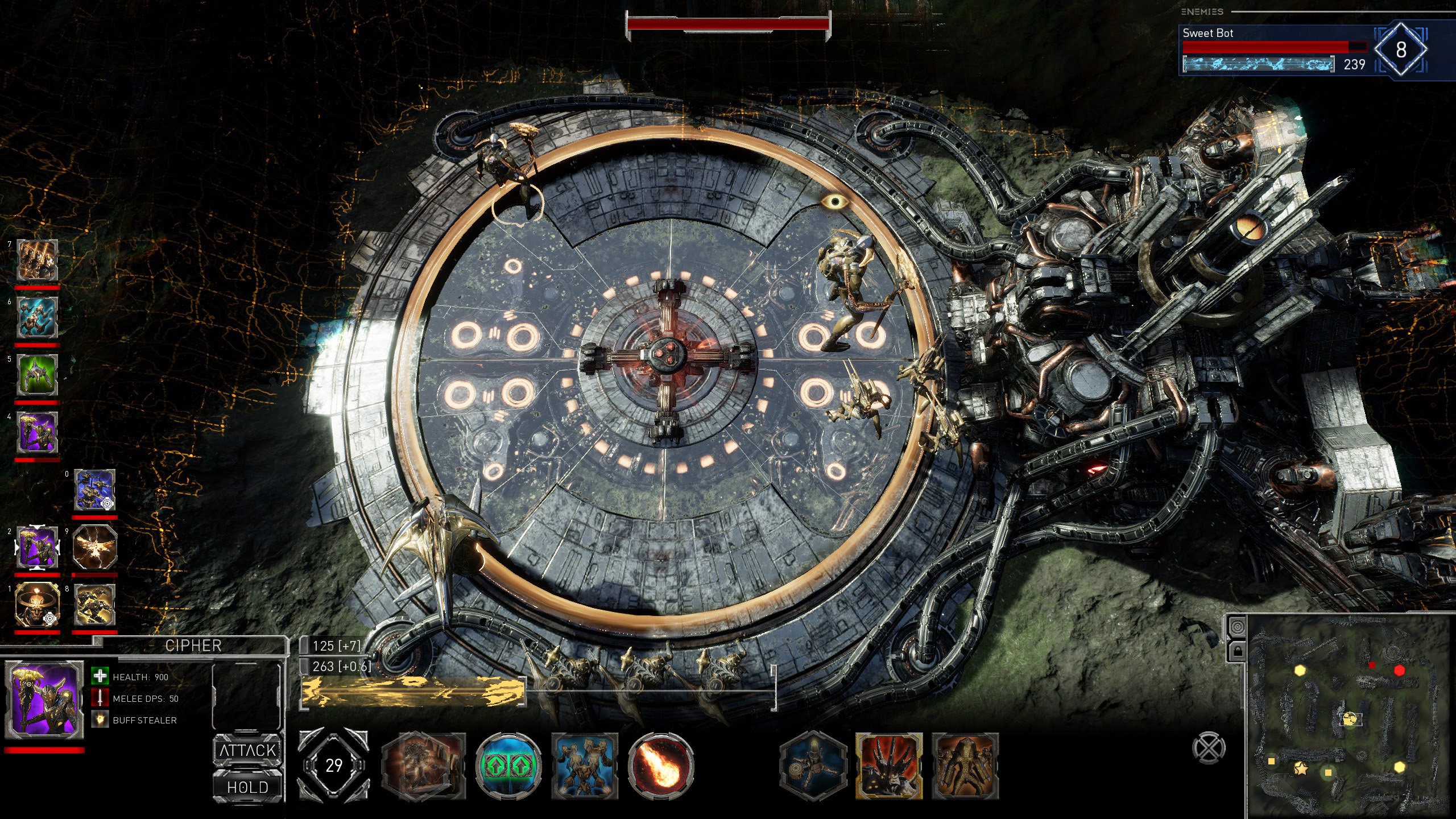The height and width of the screenshot is (819, 1456).
Task: Click the concentric-circle ping button beside minimap
Action: tap(1237, 627)
